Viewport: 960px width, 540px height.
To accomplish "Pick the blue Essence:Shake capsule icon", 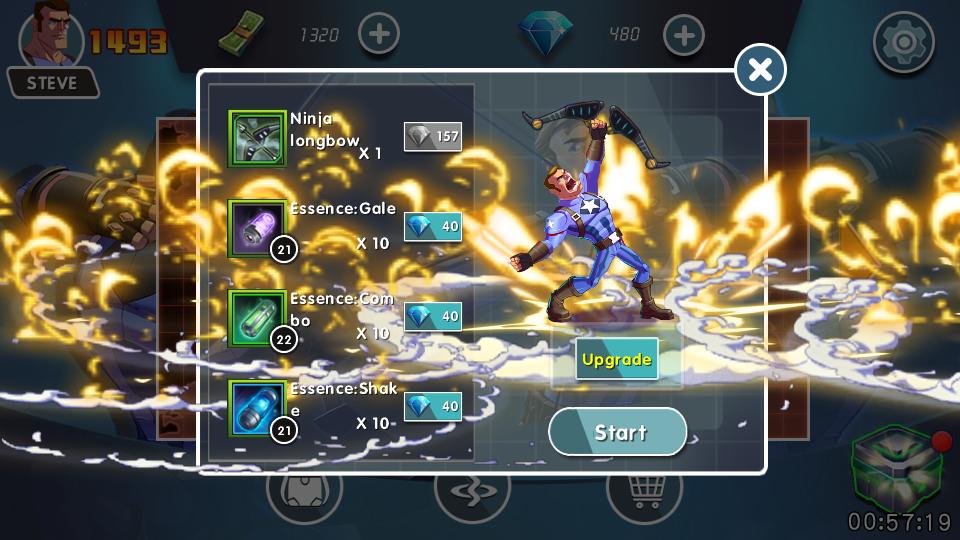I will (x=257, y=408).
